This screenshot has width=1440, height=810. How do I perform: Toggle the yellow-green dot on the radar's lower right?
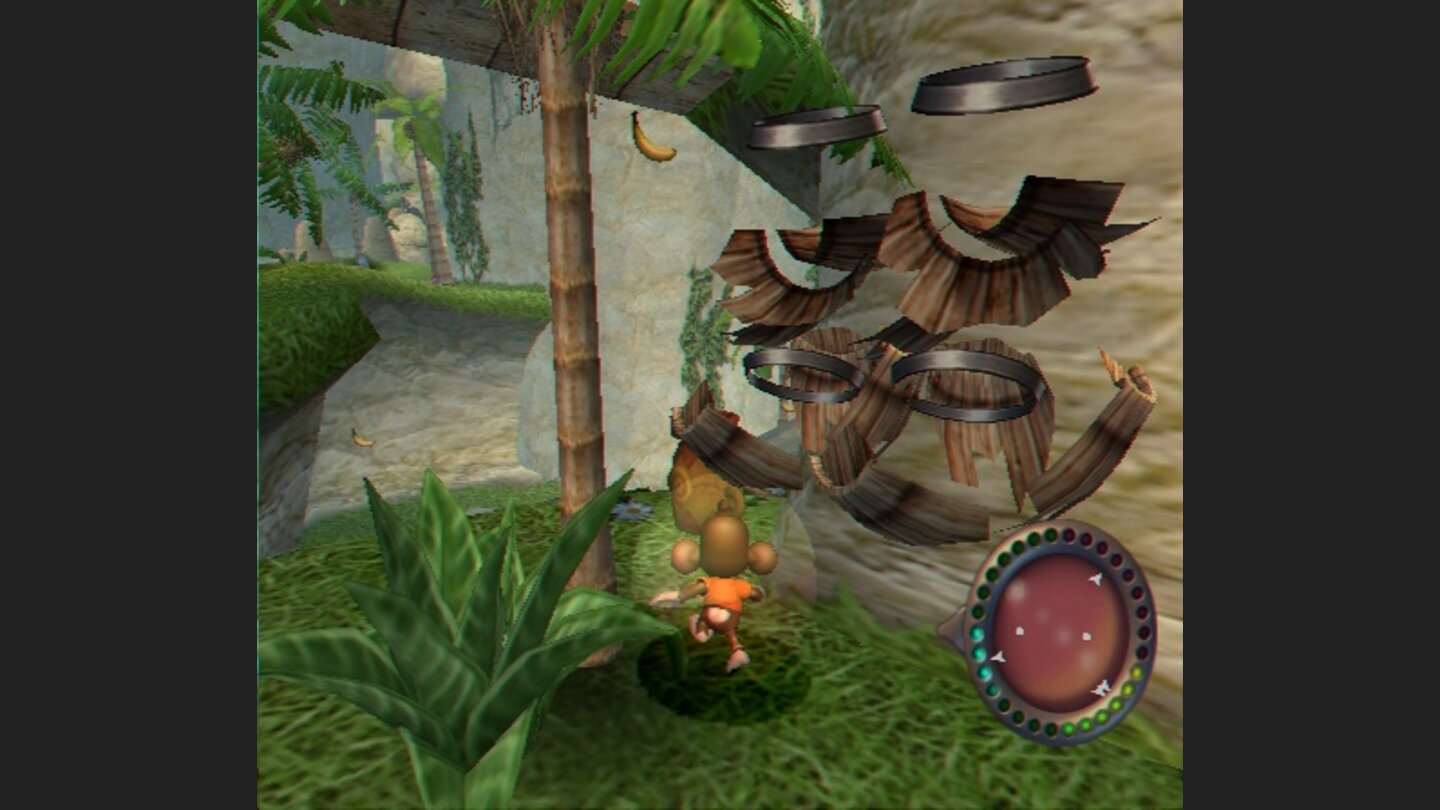pos(1136,672)
